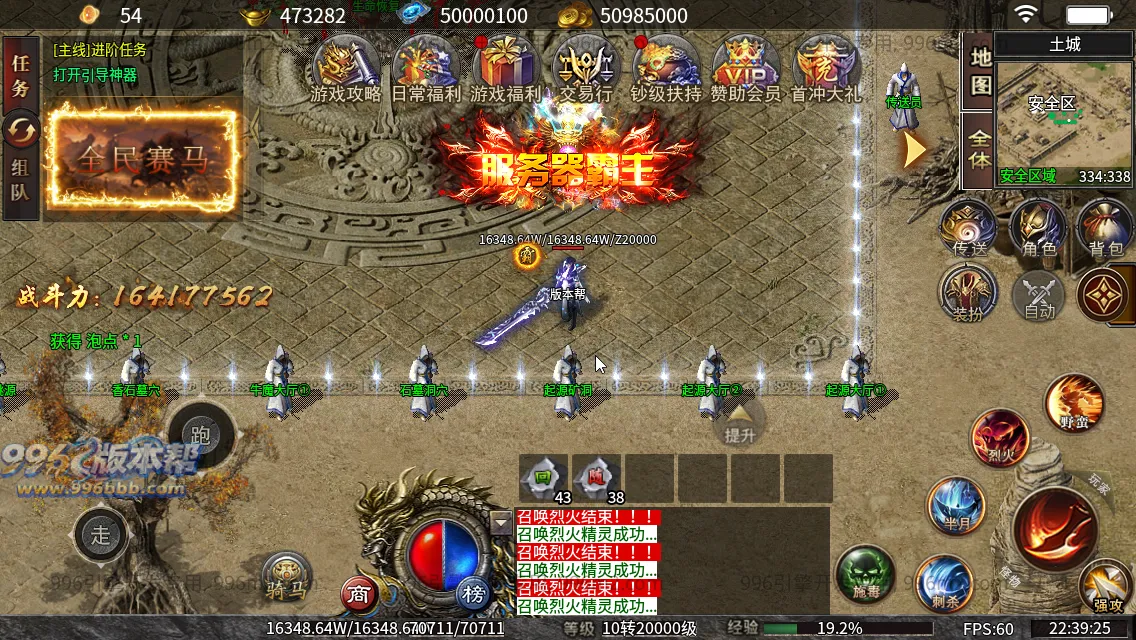Viewport: 1136px width, 640px height.
Task: Open the 交易行 trading house
Action: tap(585, 67)
